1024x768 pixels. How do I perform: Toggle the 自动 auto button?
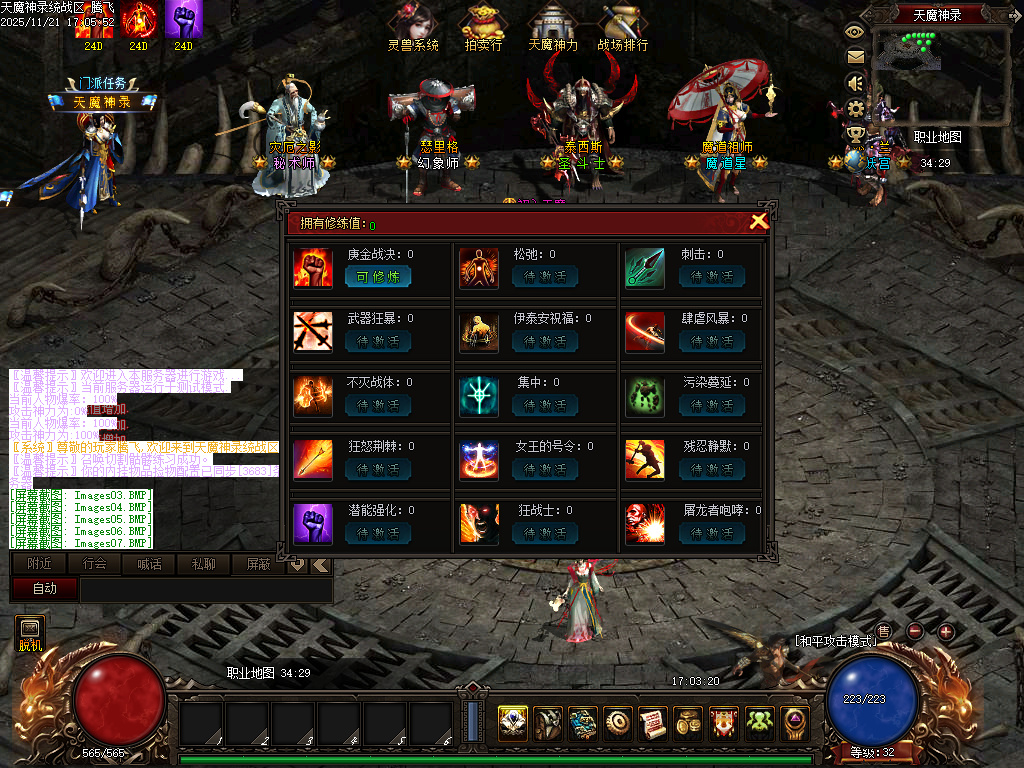(x=44, y=589)
